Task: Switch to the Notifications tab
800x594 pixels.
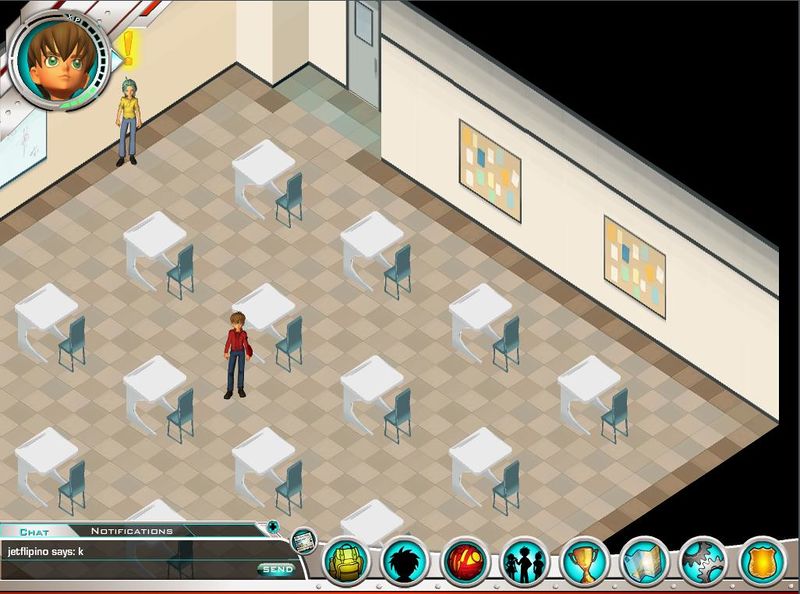Action: pyautogui.click(x=131, y=531)
